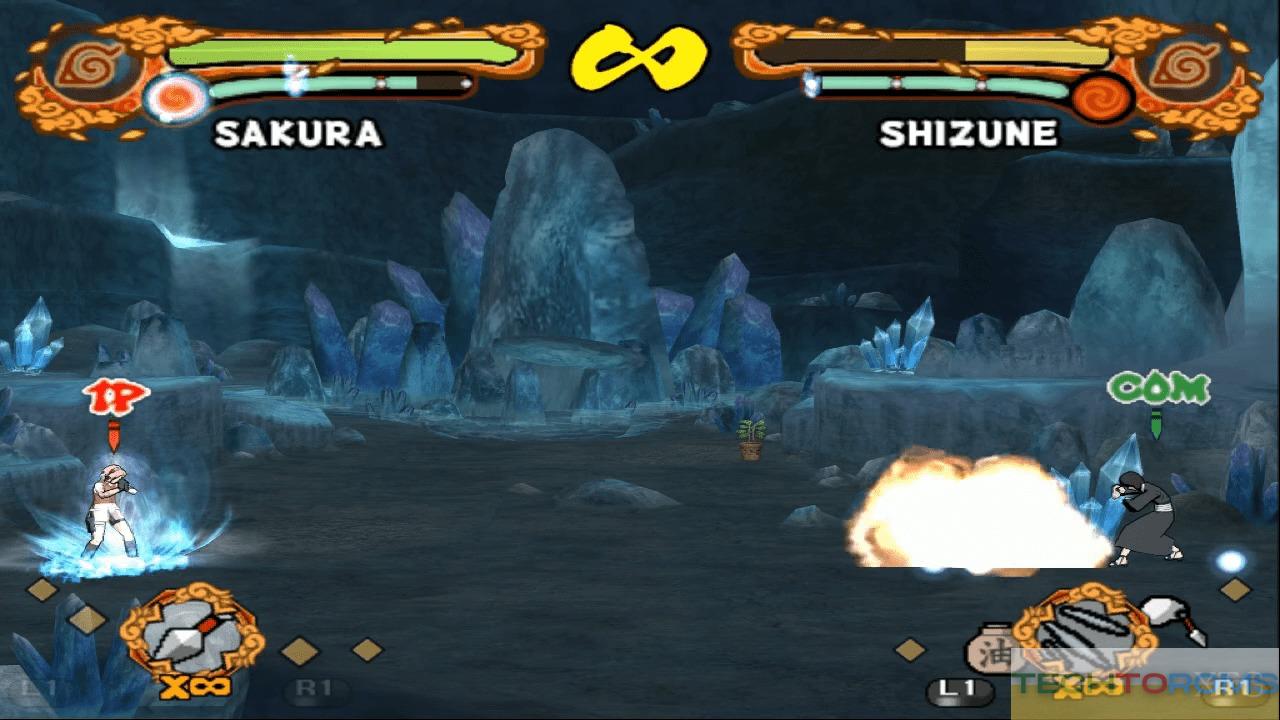Click Sakura's glowing chakra swirl orb
This screenshot has height=720, width=1280.
pyautogui.click(x=178, y=98)
